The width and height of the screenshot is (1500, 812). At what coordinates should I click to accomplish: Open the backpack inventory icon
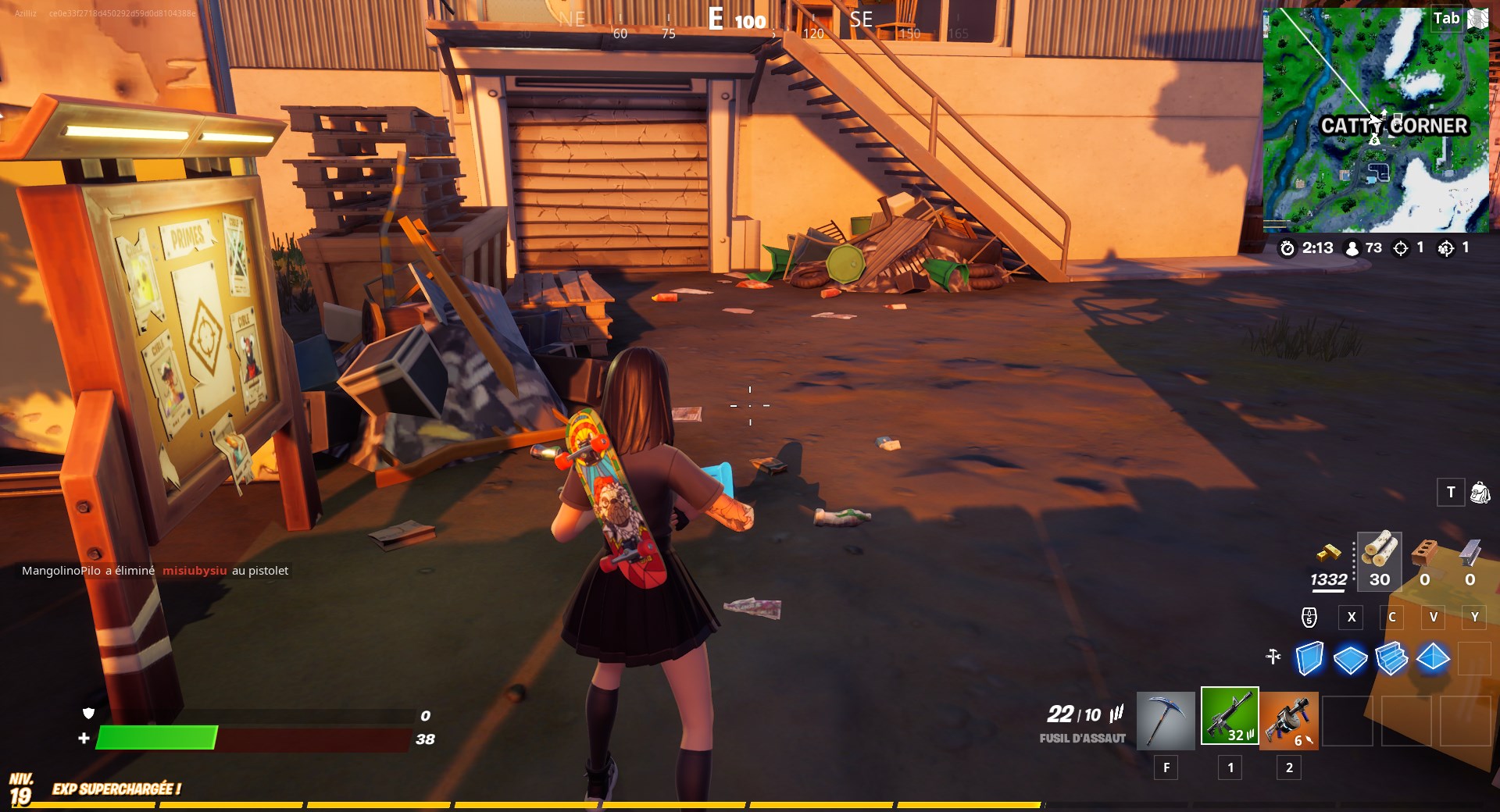(x=1482, y=493)
